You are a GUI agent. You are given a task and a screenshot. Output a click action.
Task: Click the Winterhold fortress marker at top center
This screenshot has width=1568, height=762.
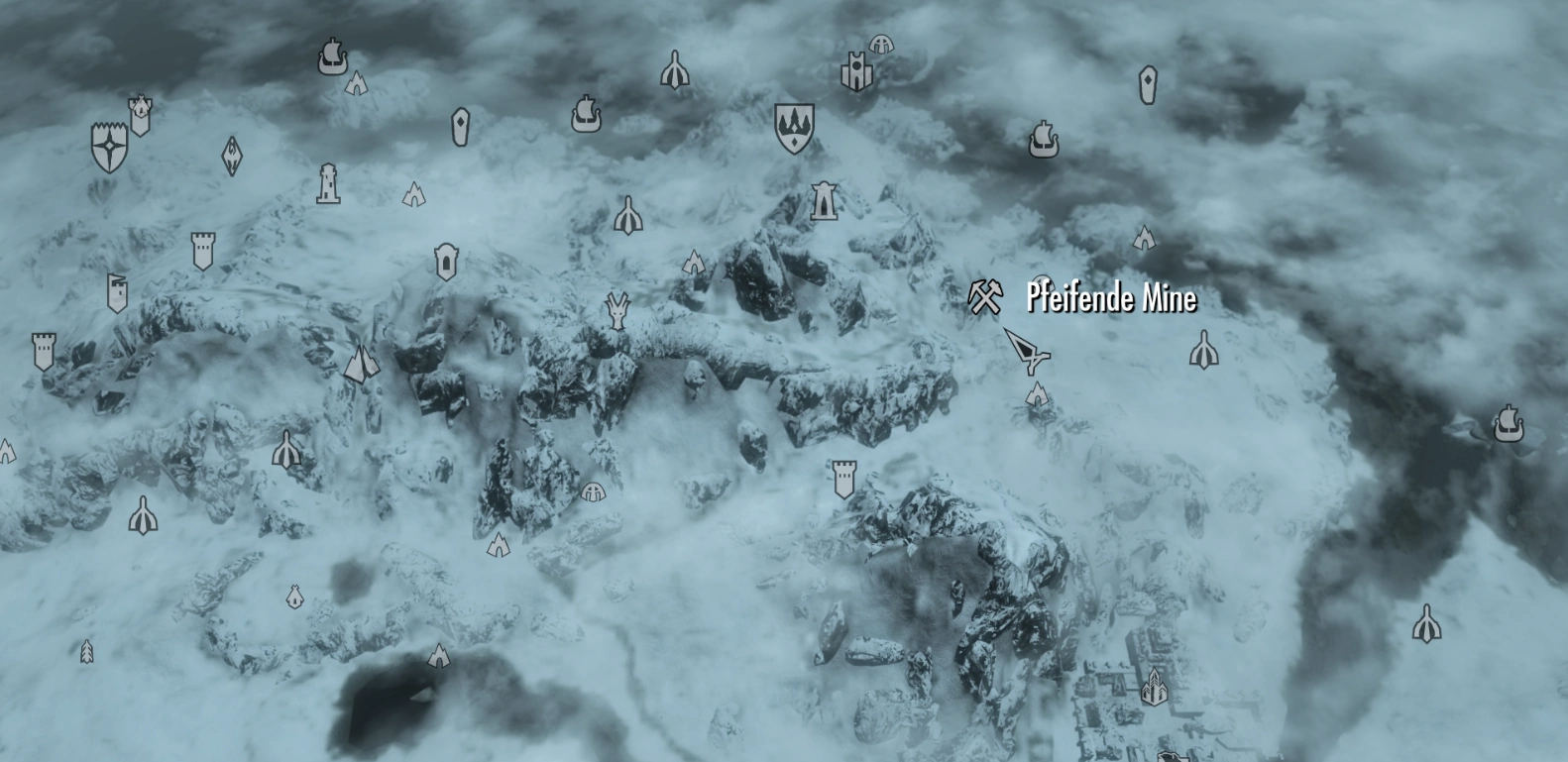856,69
